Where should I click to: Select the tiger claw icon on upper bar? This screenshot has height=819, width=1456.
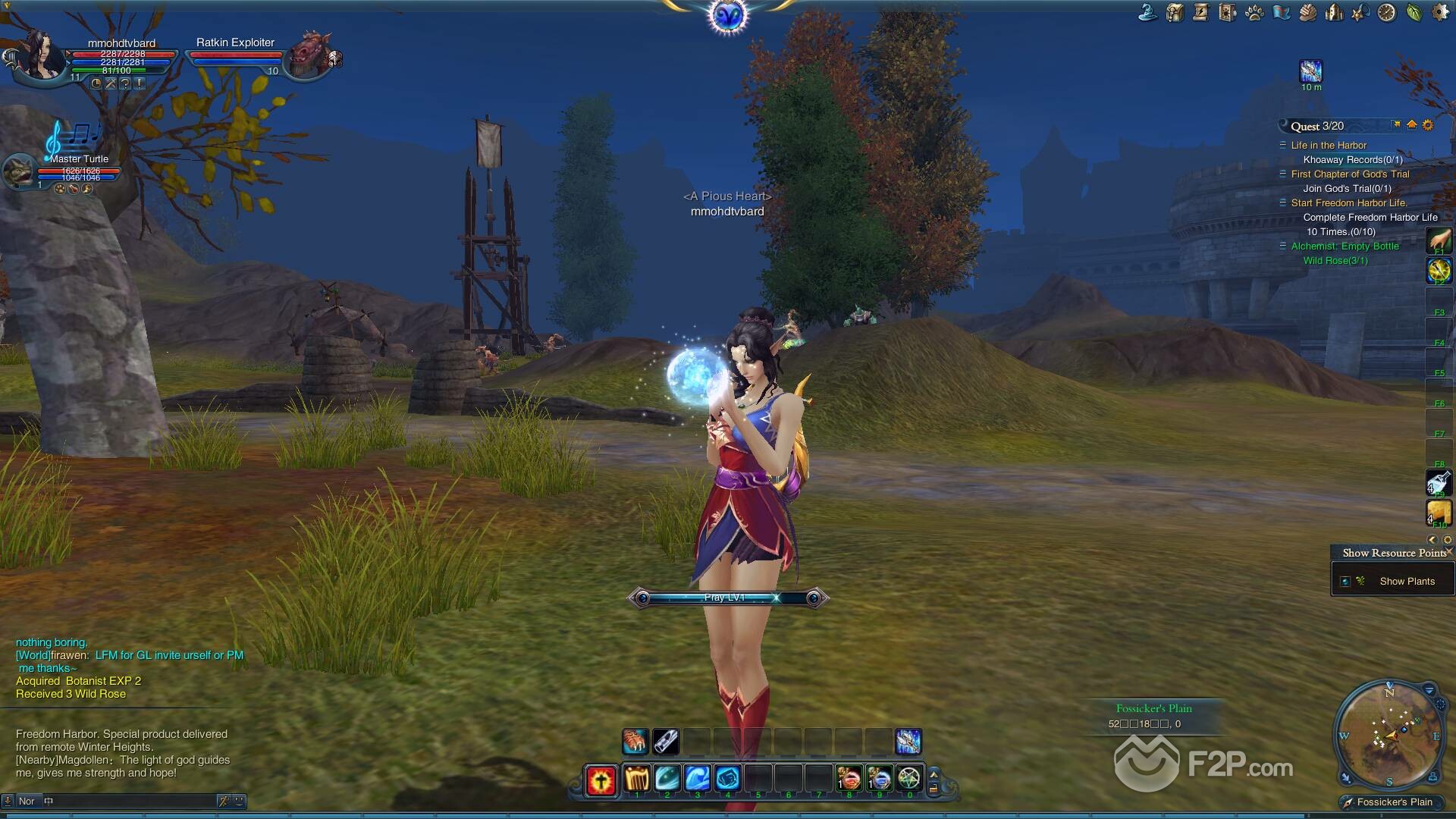click(x=635, y=741)
